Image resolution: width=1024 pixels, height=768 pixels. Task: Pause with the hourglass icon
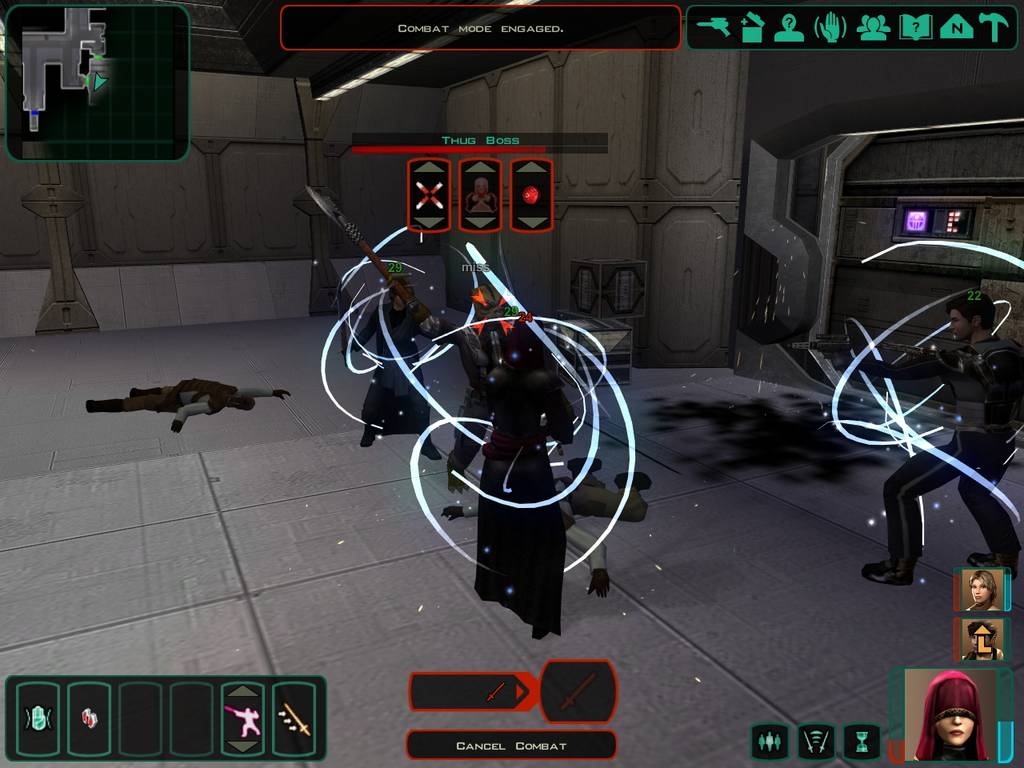point(861,741)
